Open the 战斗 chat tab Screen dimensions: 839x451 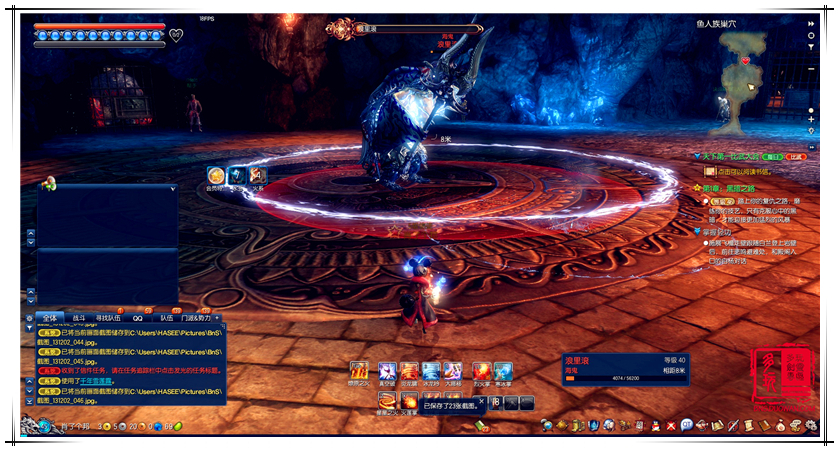coord(79,318)
